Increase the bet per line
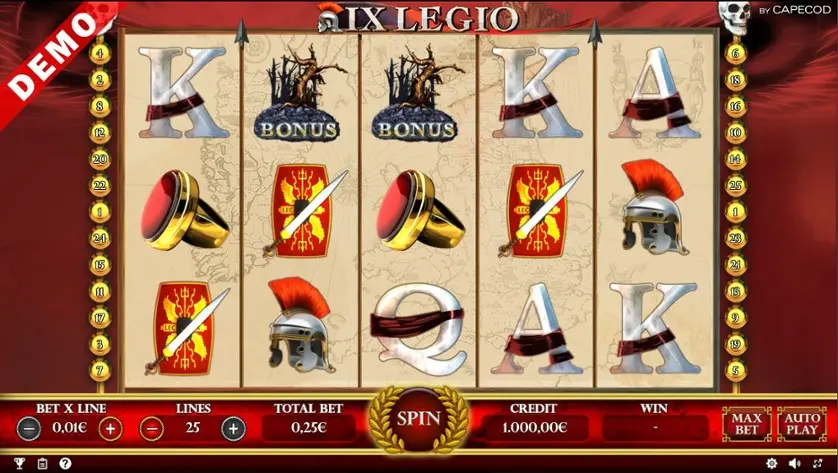Screen dimensions: 838x473 110,429
